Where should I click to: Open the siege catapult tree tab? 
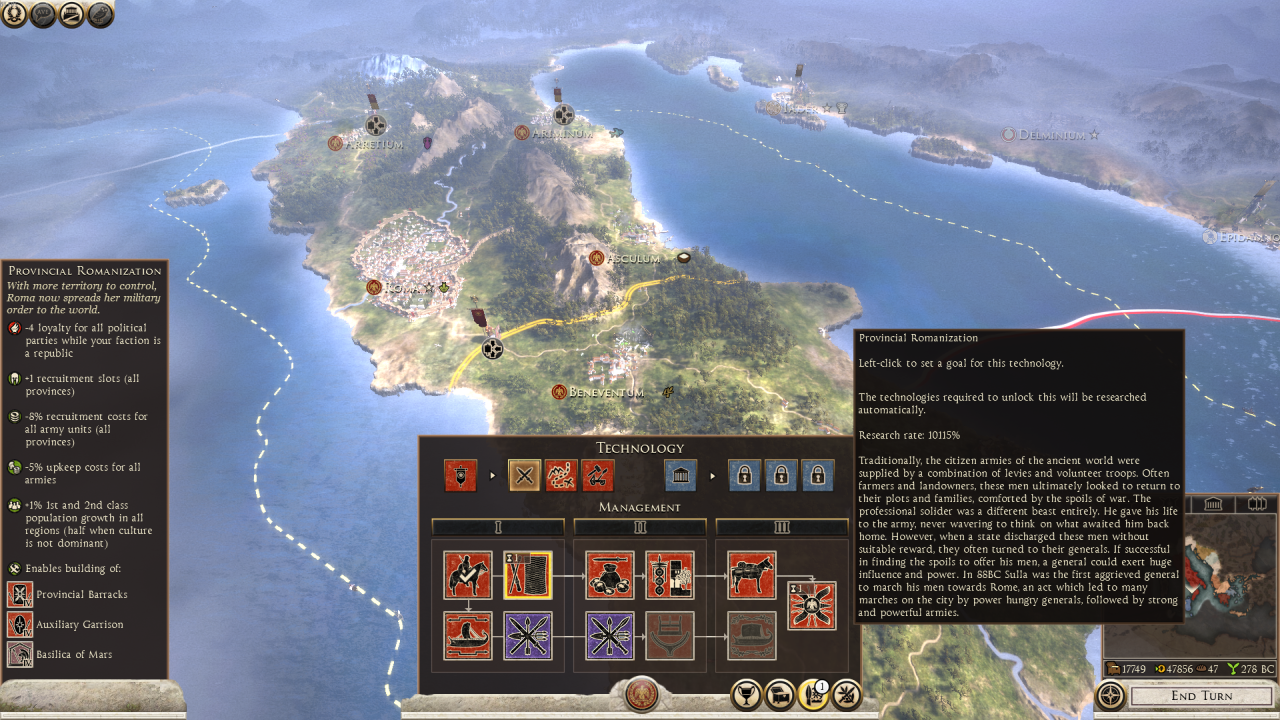598,476
